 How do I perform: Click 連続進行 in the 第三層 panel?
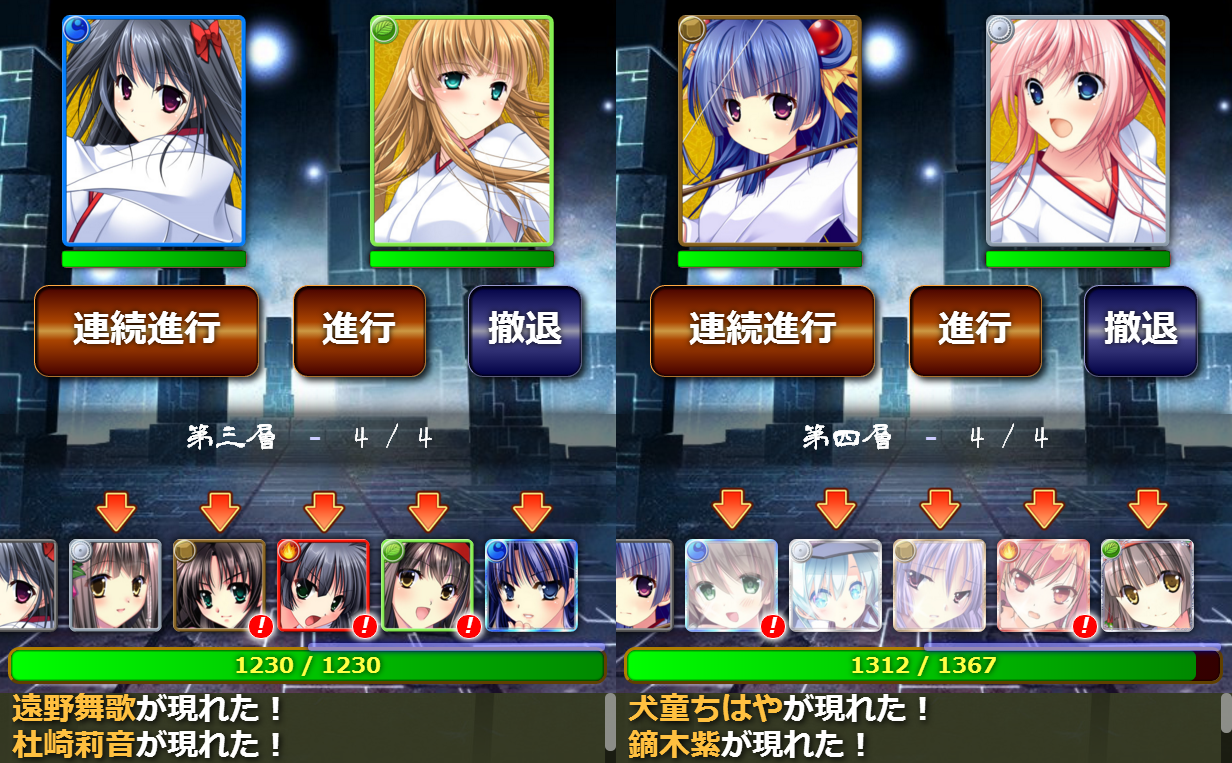[147, 330]
